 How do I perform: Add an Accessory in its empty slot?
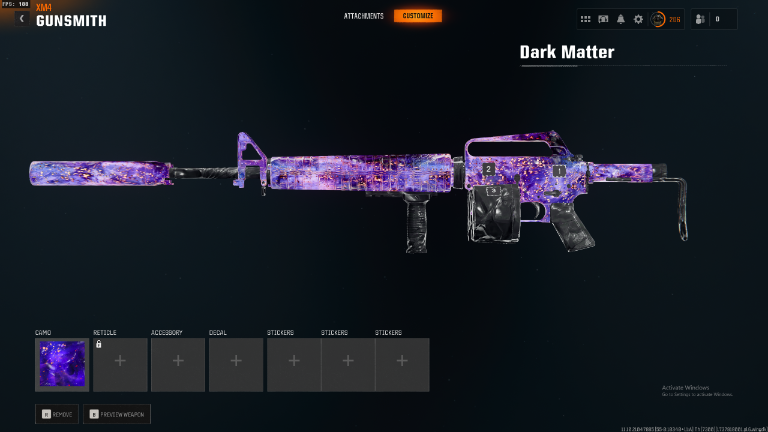pyautogui.click(x=178, y=364)
